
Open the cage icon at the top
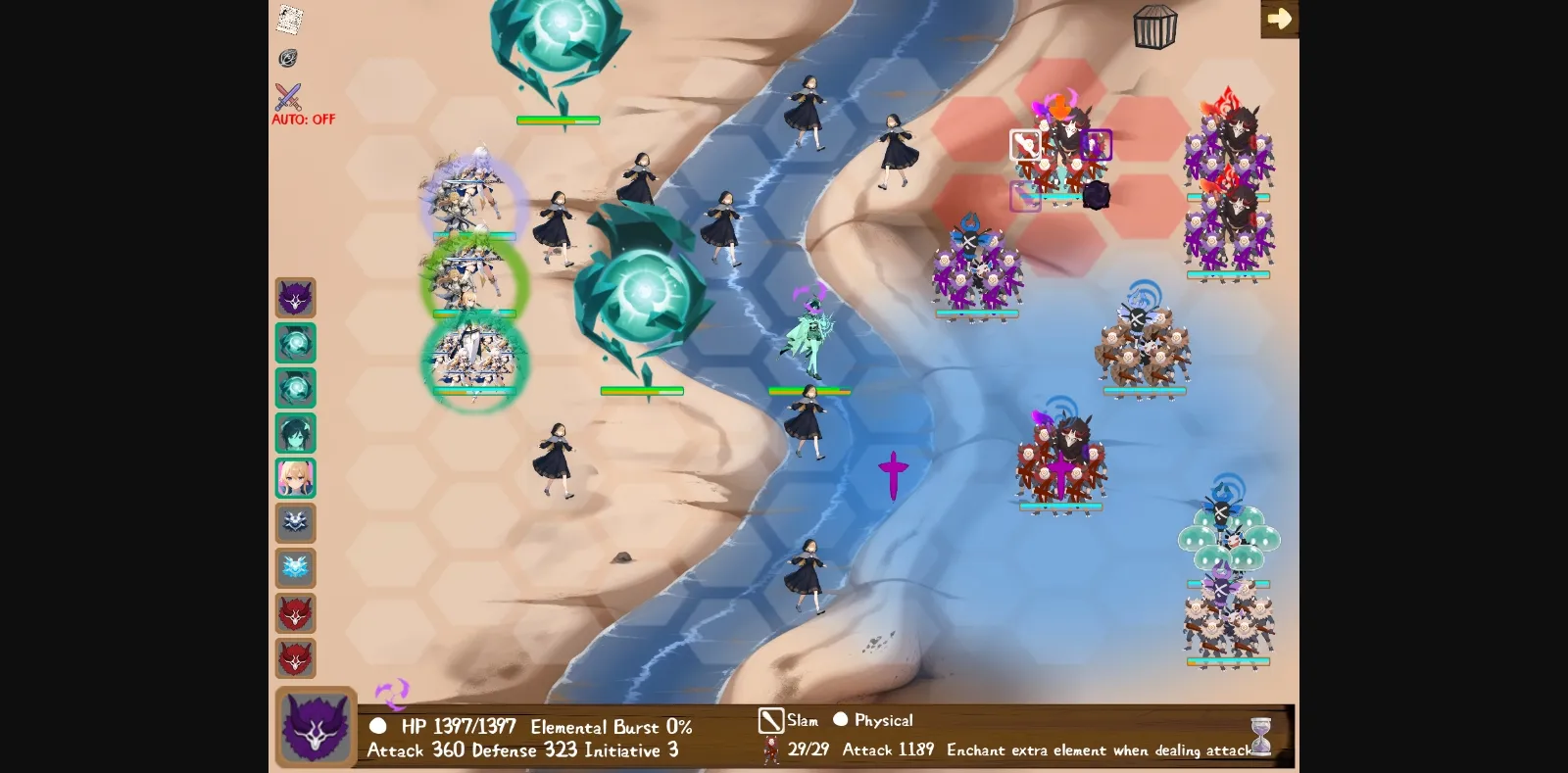pos(1154,26)
